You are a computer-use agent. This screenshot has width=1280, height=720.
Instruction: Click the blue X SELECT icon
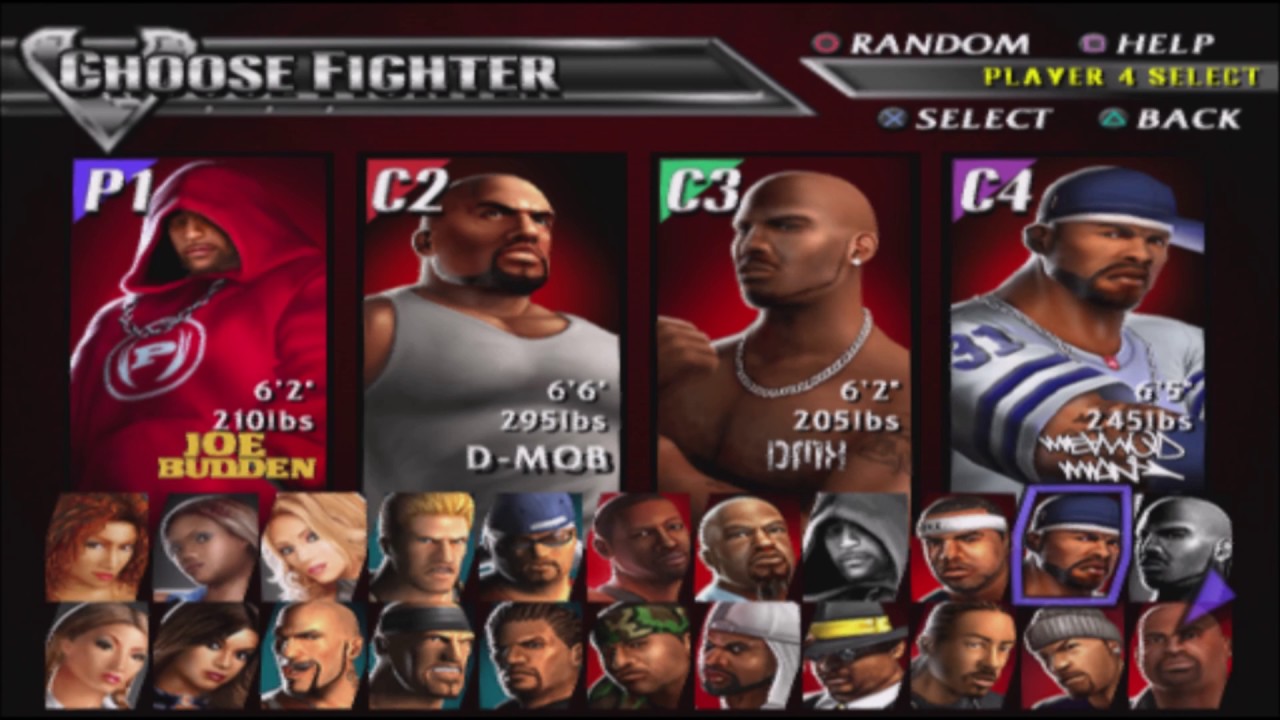893,119
